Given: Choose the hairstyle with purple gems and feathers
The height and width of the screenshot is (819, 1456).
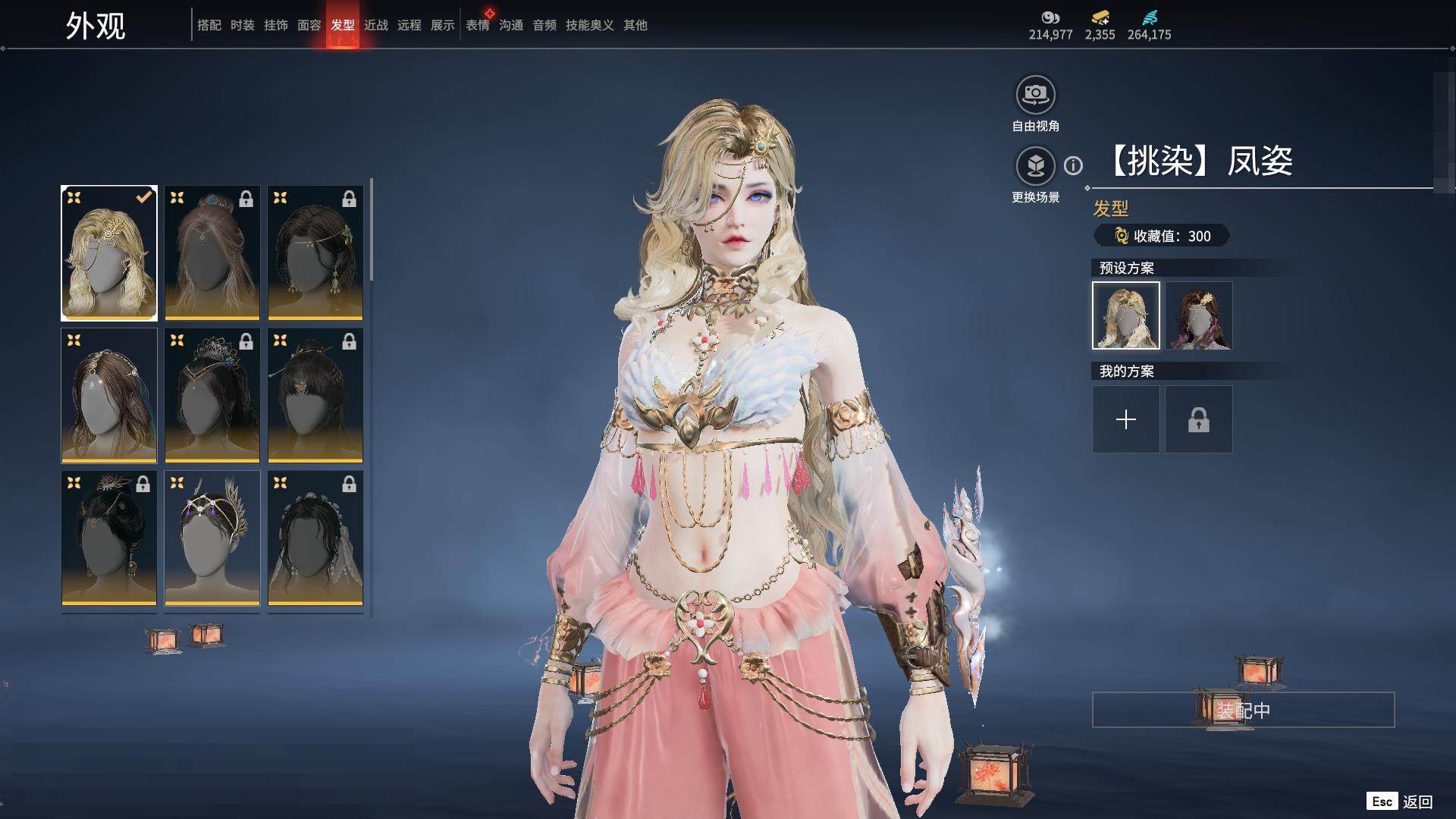Looking at the screenshot, I should 212,538.
